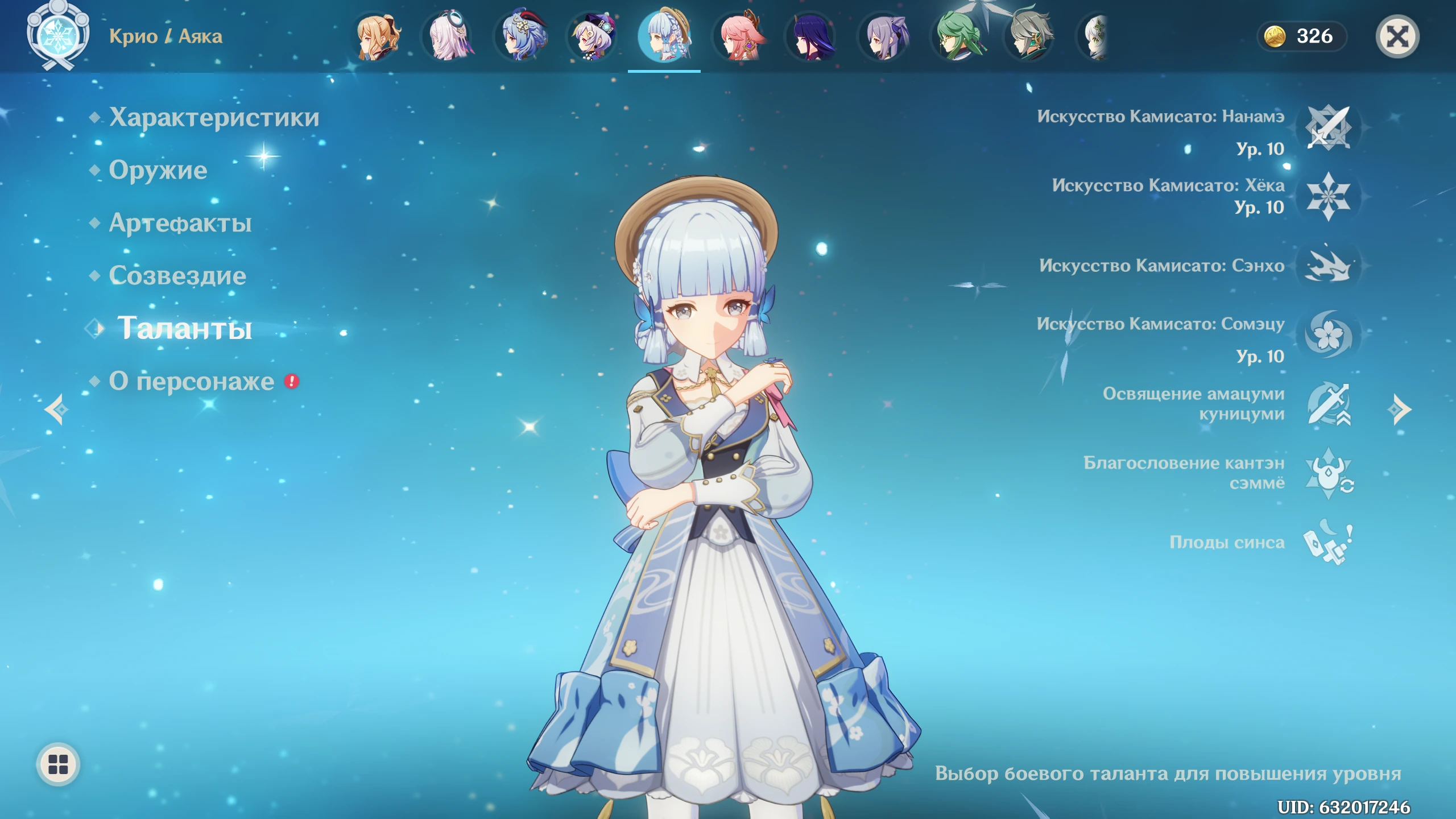Select the Искусство Камисато: Сомэцу burst talent
The image size is (1456, 819).
1327,334
